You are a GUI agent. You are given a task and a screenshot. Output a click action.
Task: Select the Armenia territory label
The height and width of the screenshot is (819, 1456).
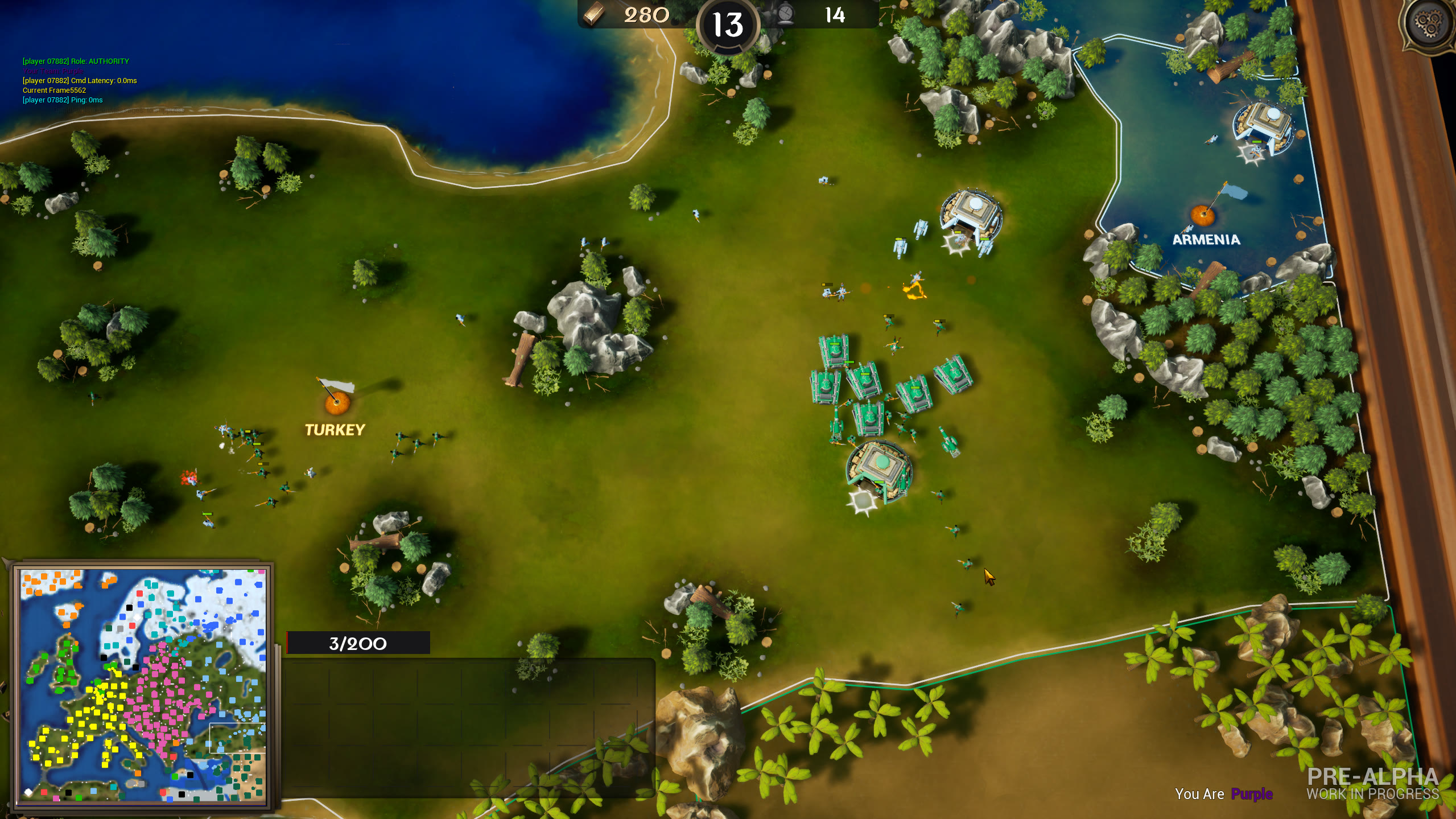click(1206, 240)
